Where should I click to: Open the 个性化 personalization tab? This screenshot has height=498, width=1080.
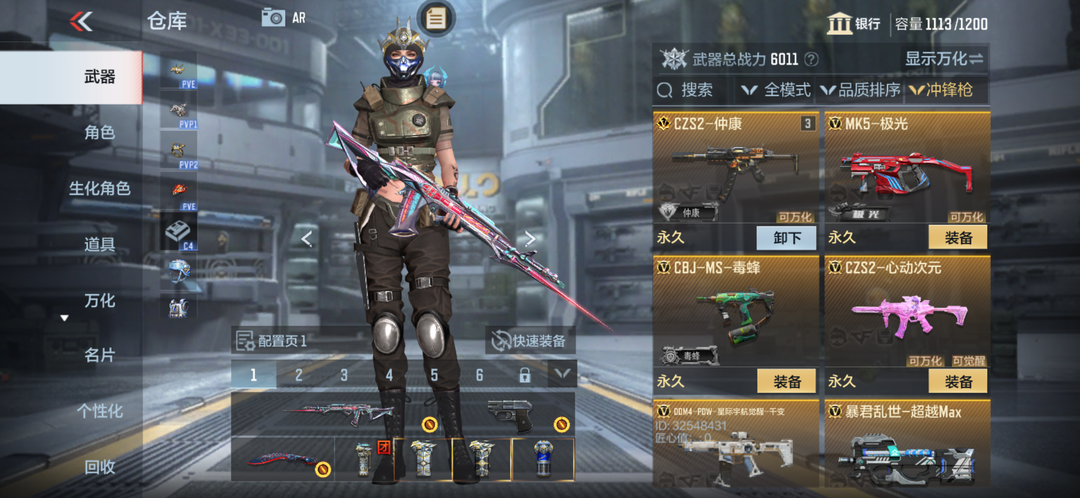point(99,411)
